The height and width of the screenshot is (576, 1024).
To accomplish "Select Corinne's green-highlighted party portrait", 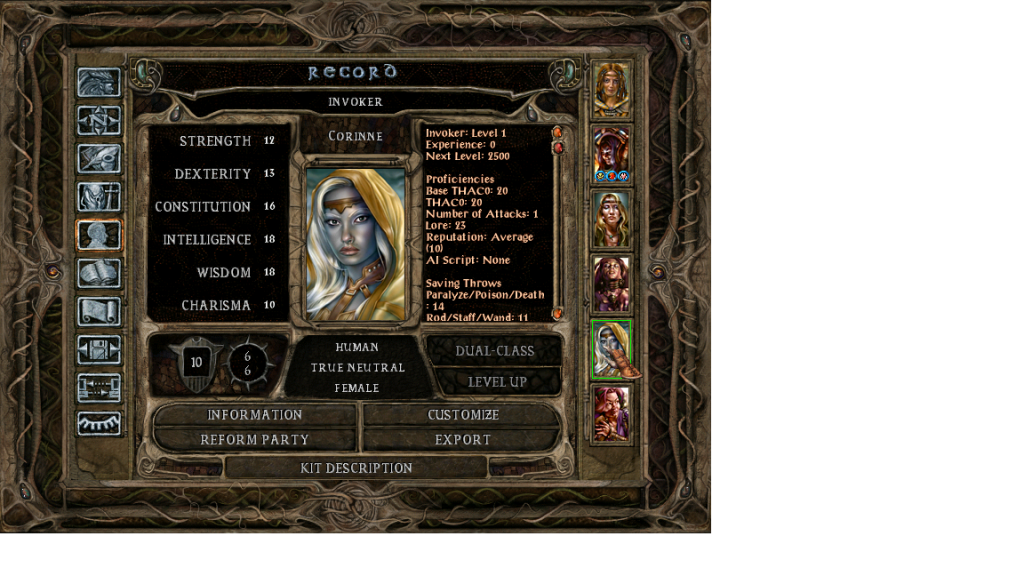I will click(x=611, y=349).
